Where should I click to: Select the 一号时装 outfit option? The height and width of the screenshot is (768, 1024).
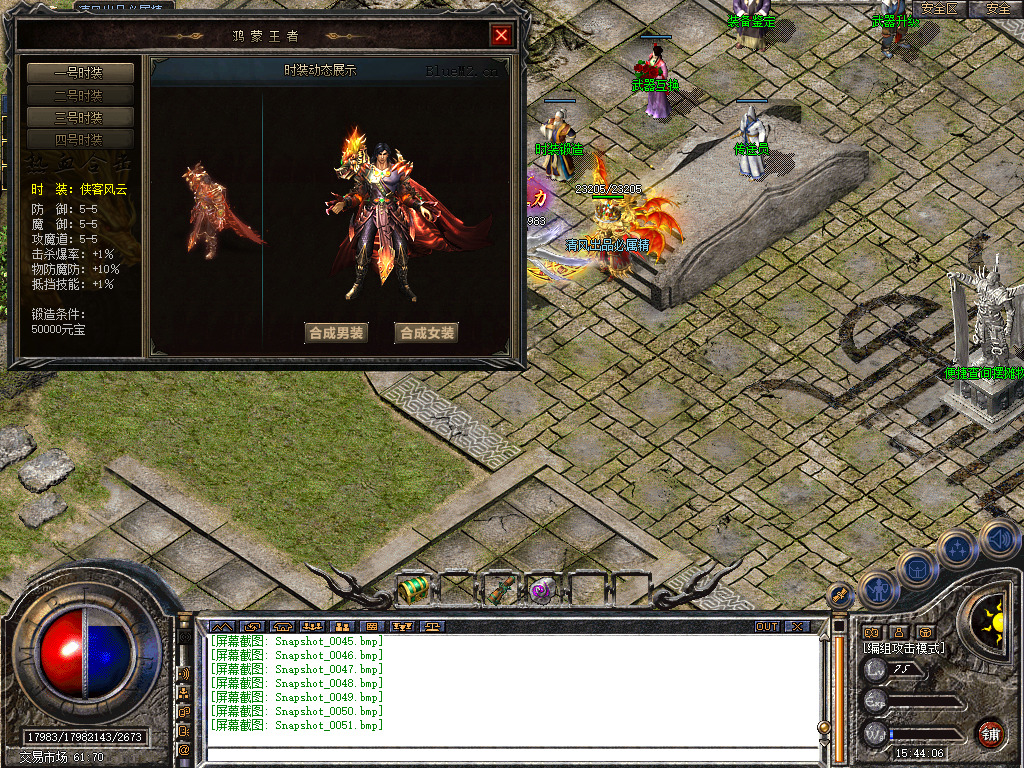coord(80,73)
